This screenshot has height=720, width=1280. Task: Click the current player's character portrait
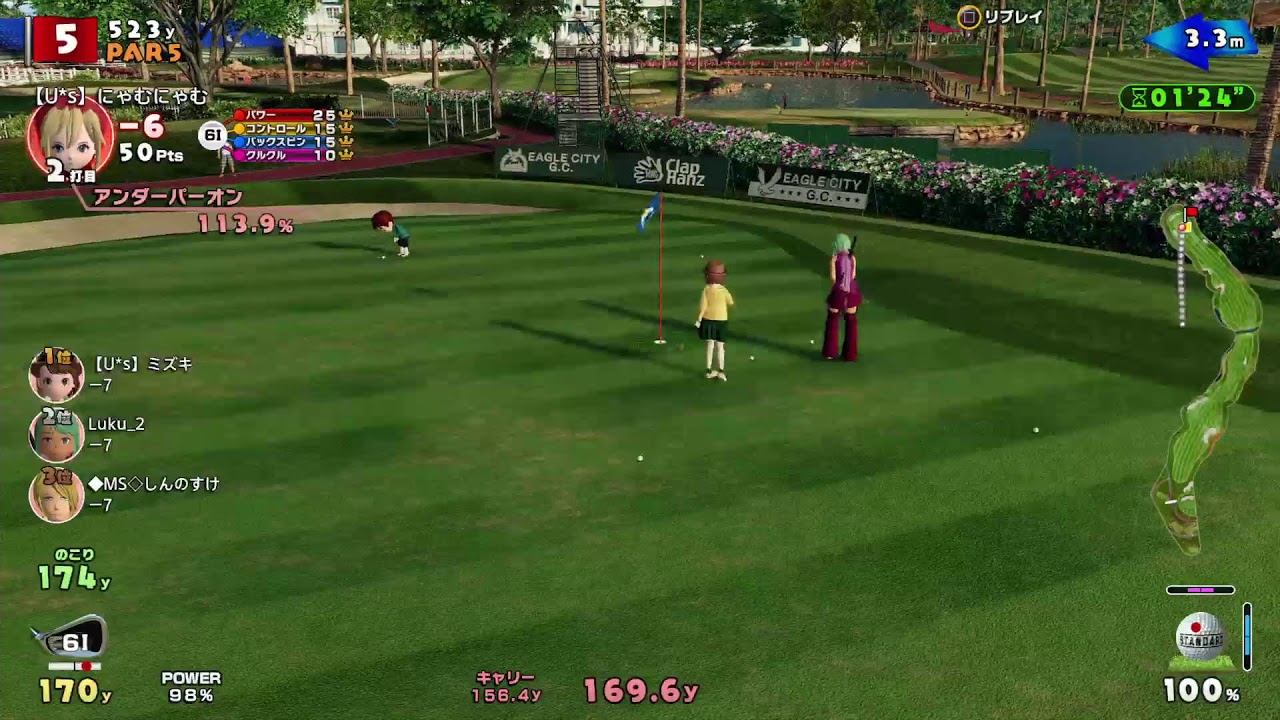pyautogui.click(x=69, y=138)
